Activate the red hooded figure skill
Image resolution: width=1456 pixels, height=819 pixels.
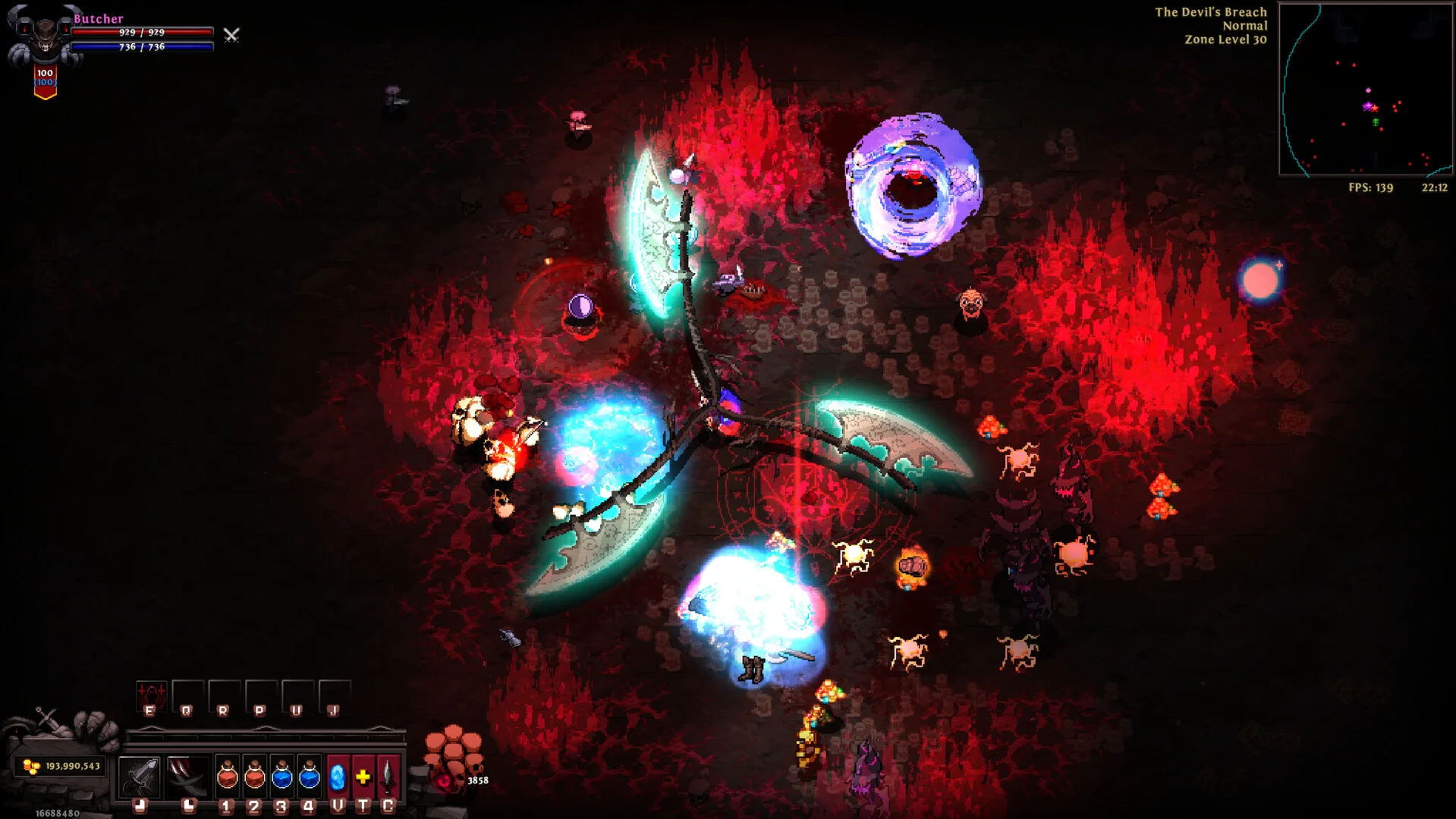coord(150,694)
